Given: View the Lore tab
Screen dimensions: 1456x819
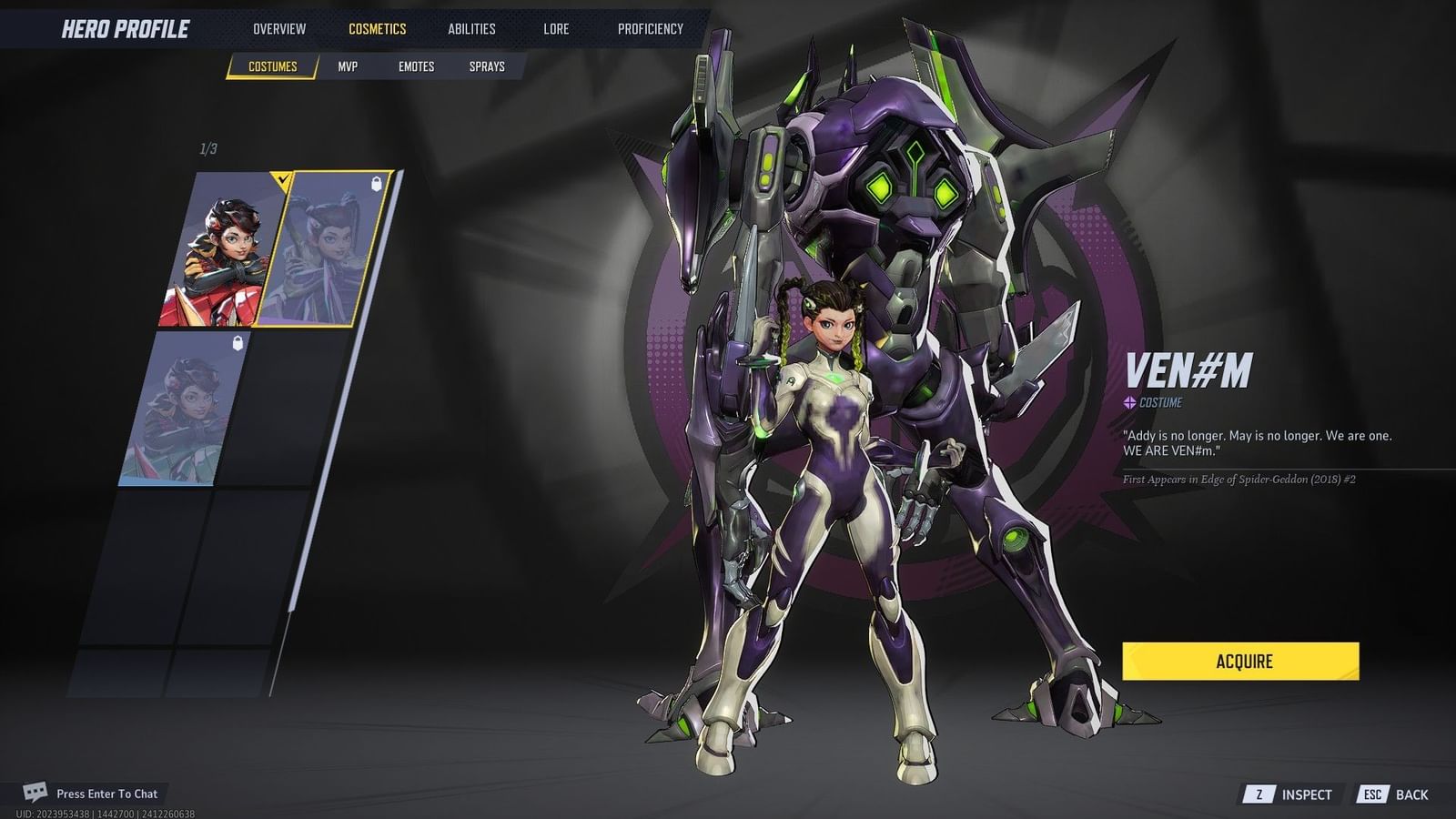Looking at the screenshot, I should 555,28.
